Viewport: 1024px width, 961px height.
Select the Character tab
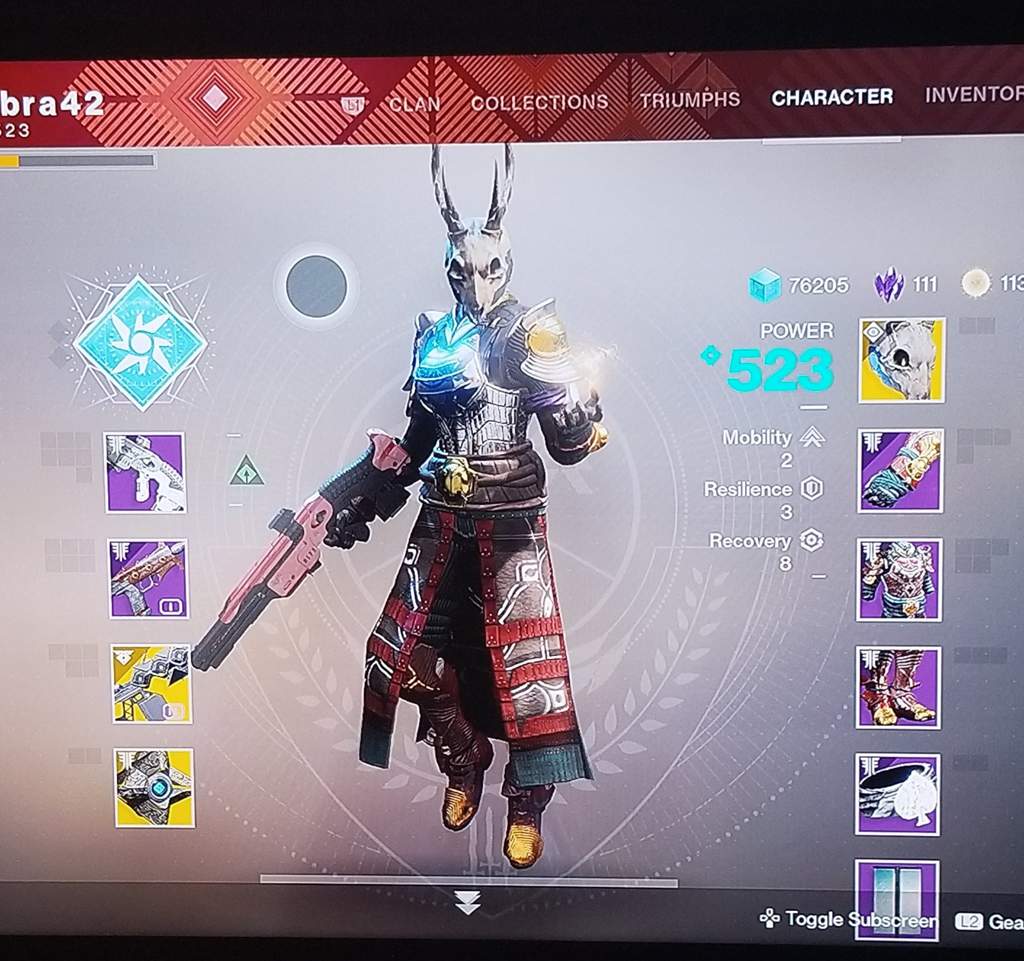coord(832,97)
